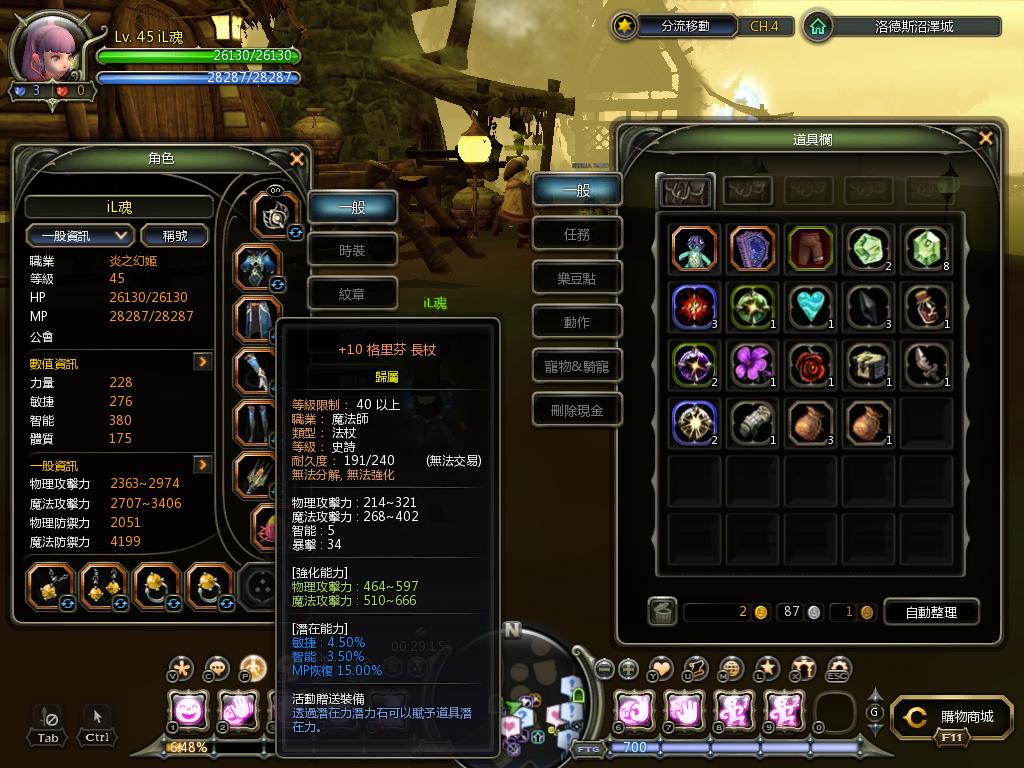Open the 購物商城 cash shop

click(x=957, y=717)
